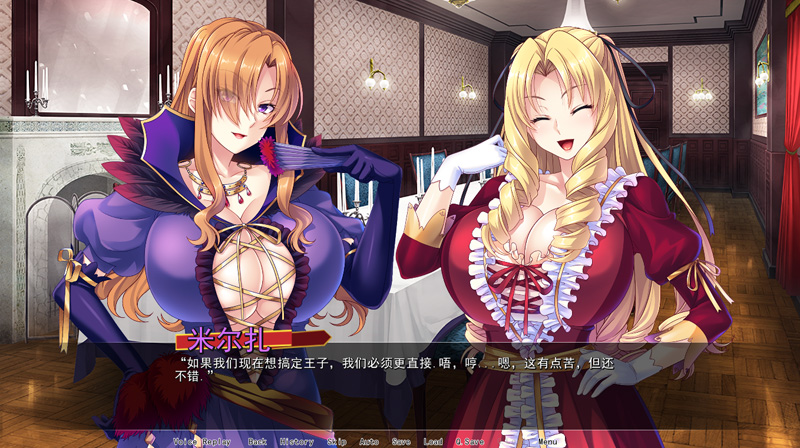
Task: Go back with the Back button
Action: coord(258,441)
